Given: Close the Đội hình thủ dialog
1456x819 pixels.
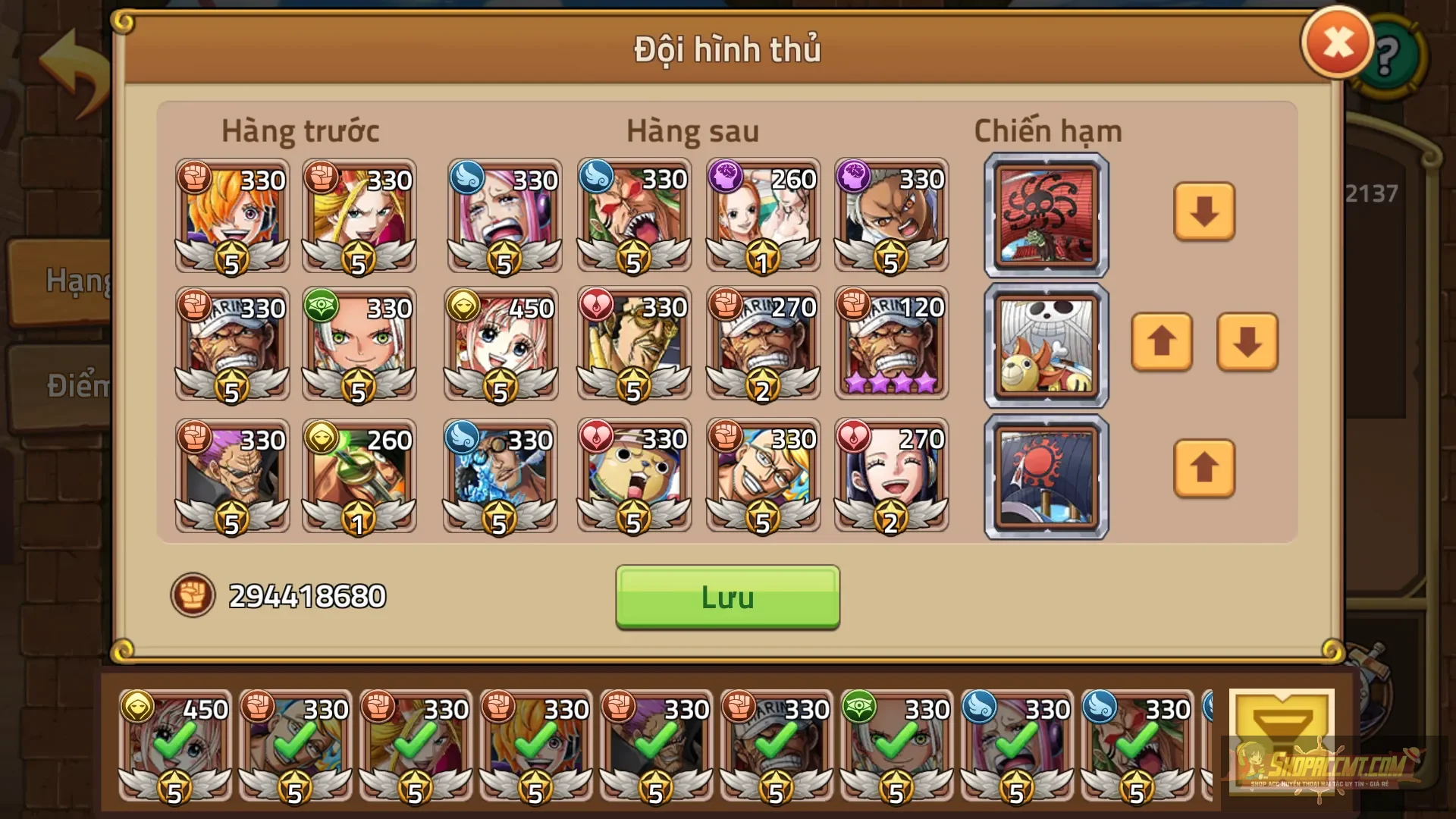Looking at the screenshot, I should point(1337,42).
